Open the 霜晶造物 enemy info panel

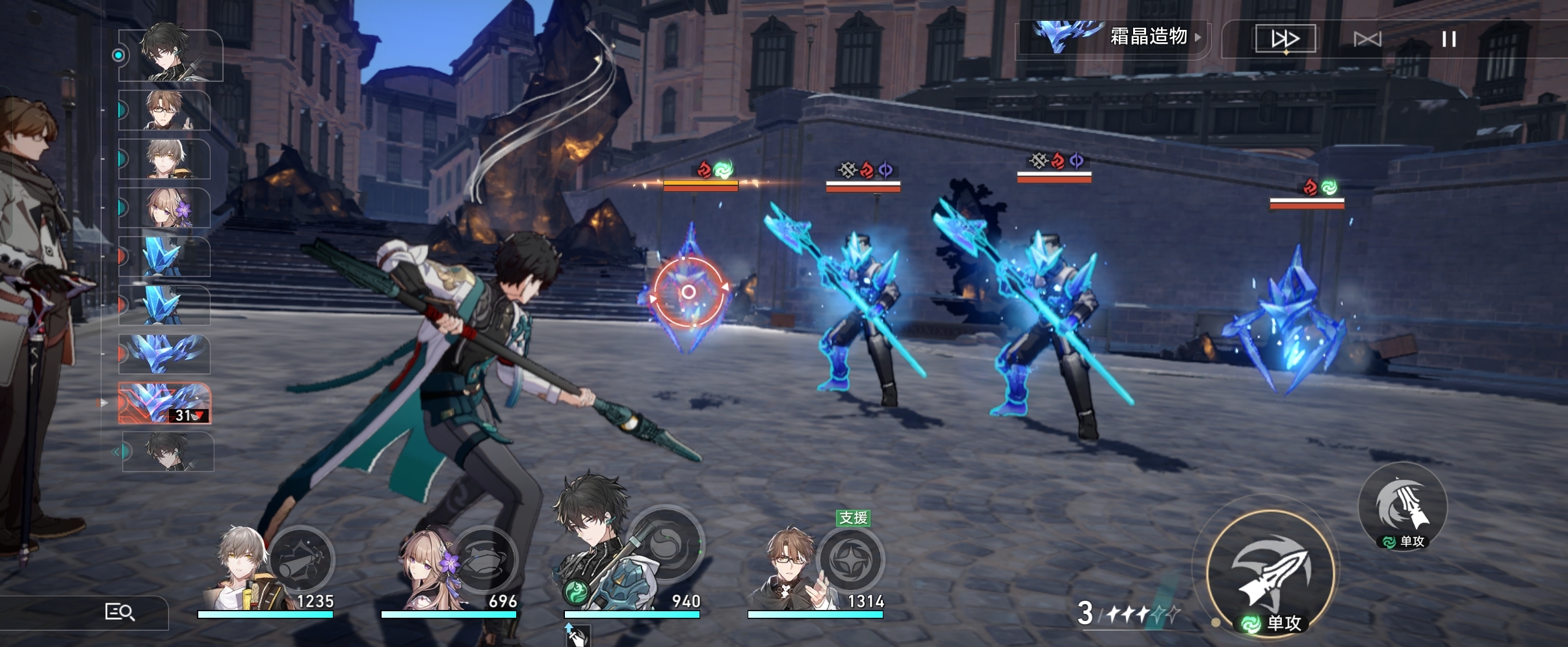(1113, 38)
